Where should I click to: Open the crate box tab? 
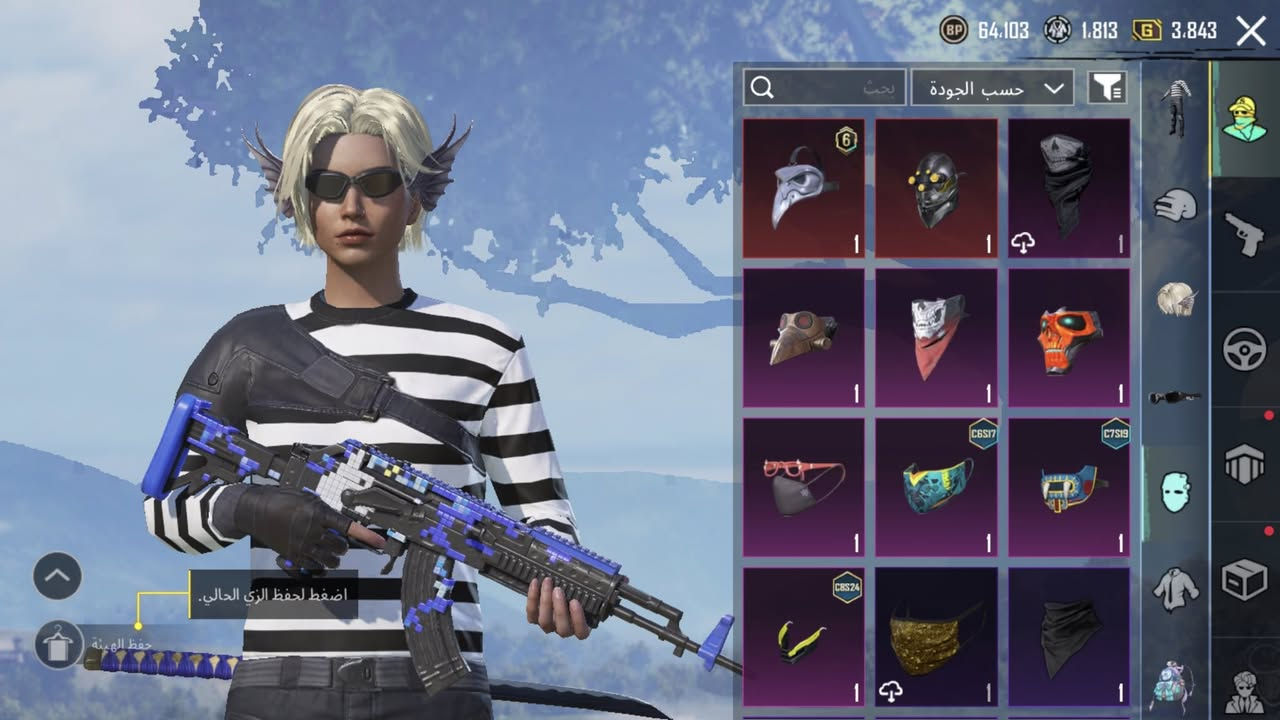[x=1245, y=580]
